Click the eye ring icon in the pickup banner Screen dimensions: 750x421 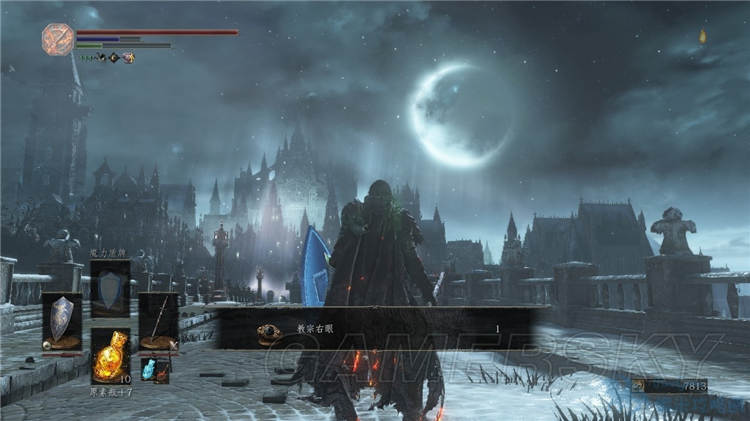coord(269,329)
